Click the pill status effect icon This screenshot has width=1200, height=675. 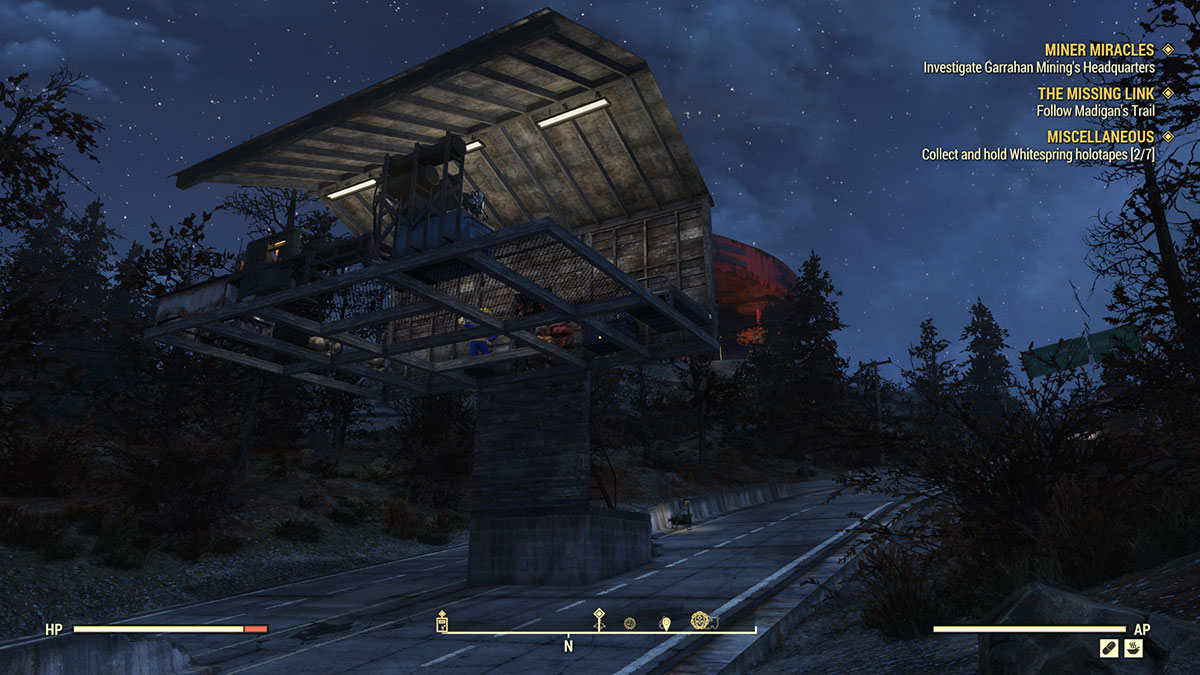(x=1107, y=649)
